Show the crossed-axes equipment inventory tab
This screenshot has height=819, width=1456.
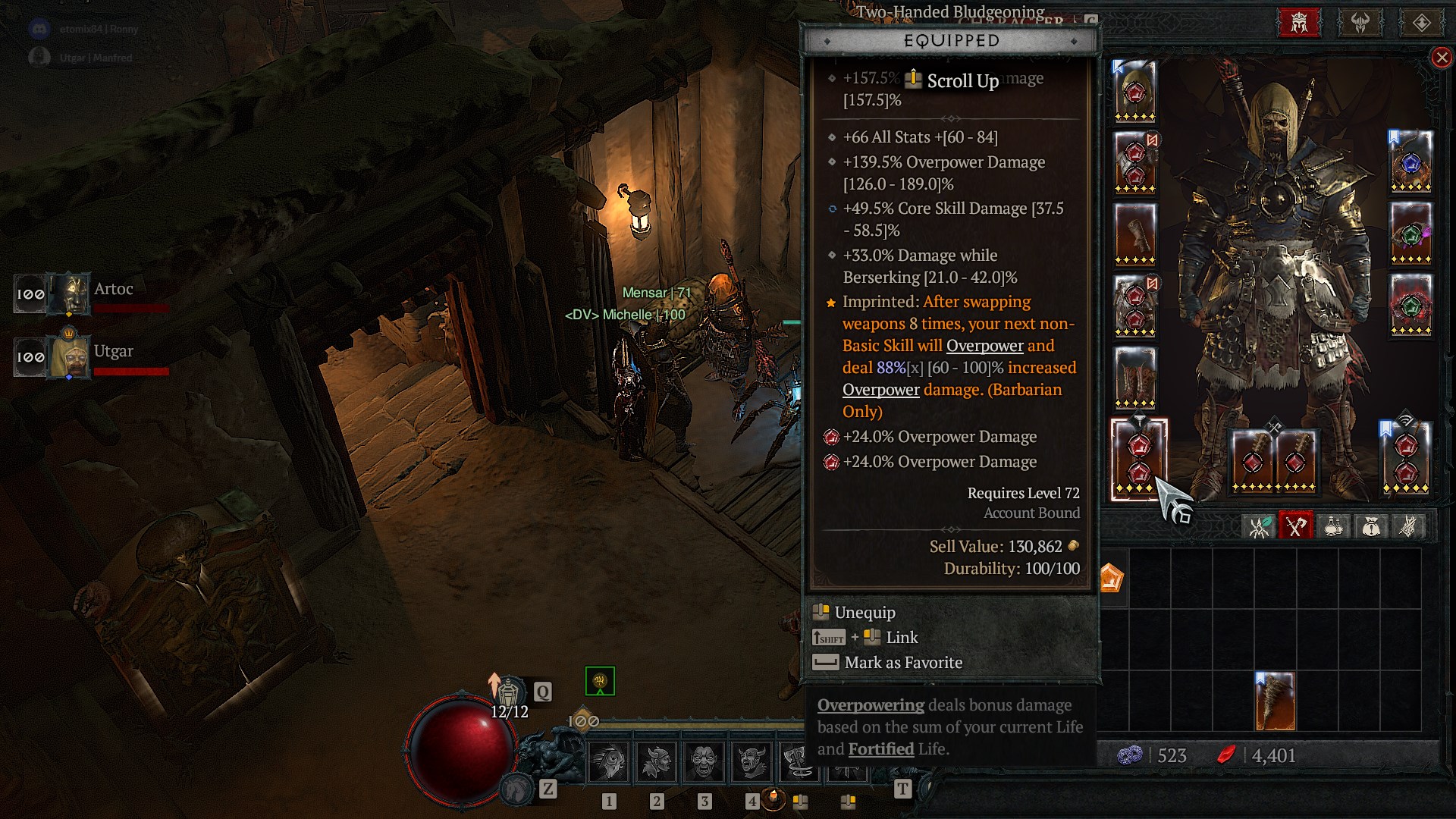1295,526
